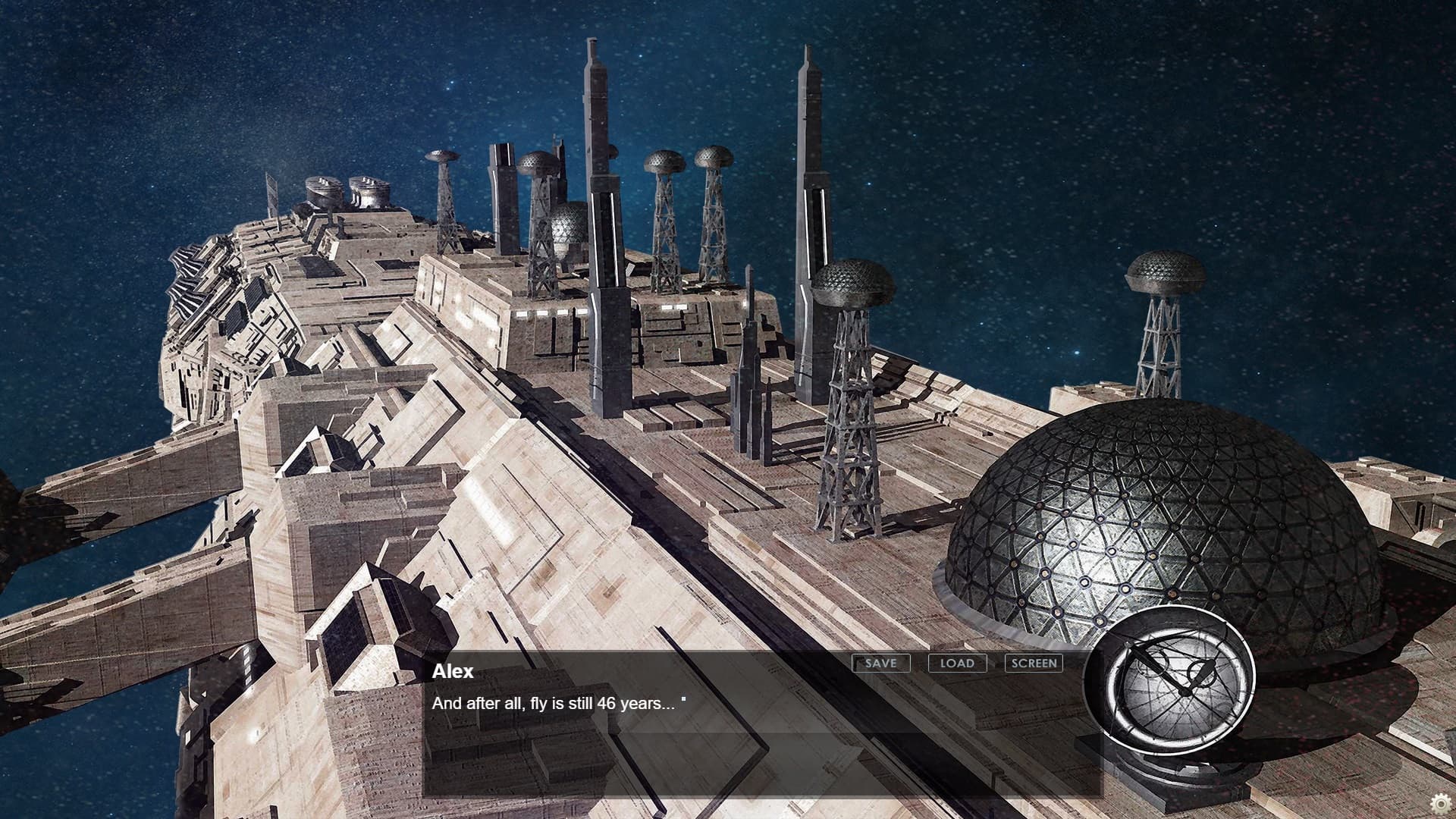This screenshot has height=819, width=1456.
Task: Click the SAVE button
Action: 880,663
